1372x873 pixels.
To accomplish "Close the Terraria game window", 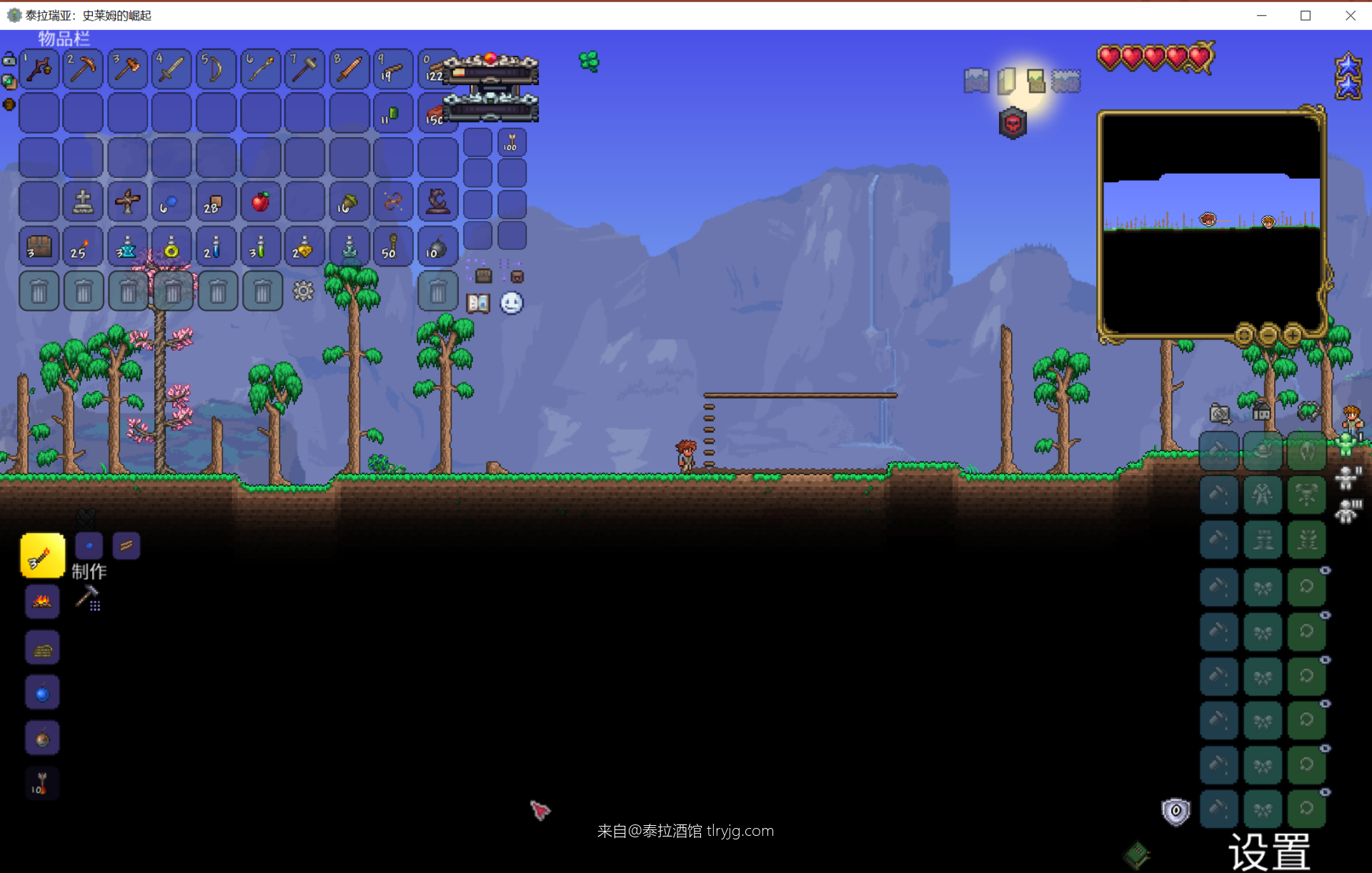I will click(1350, 16).
